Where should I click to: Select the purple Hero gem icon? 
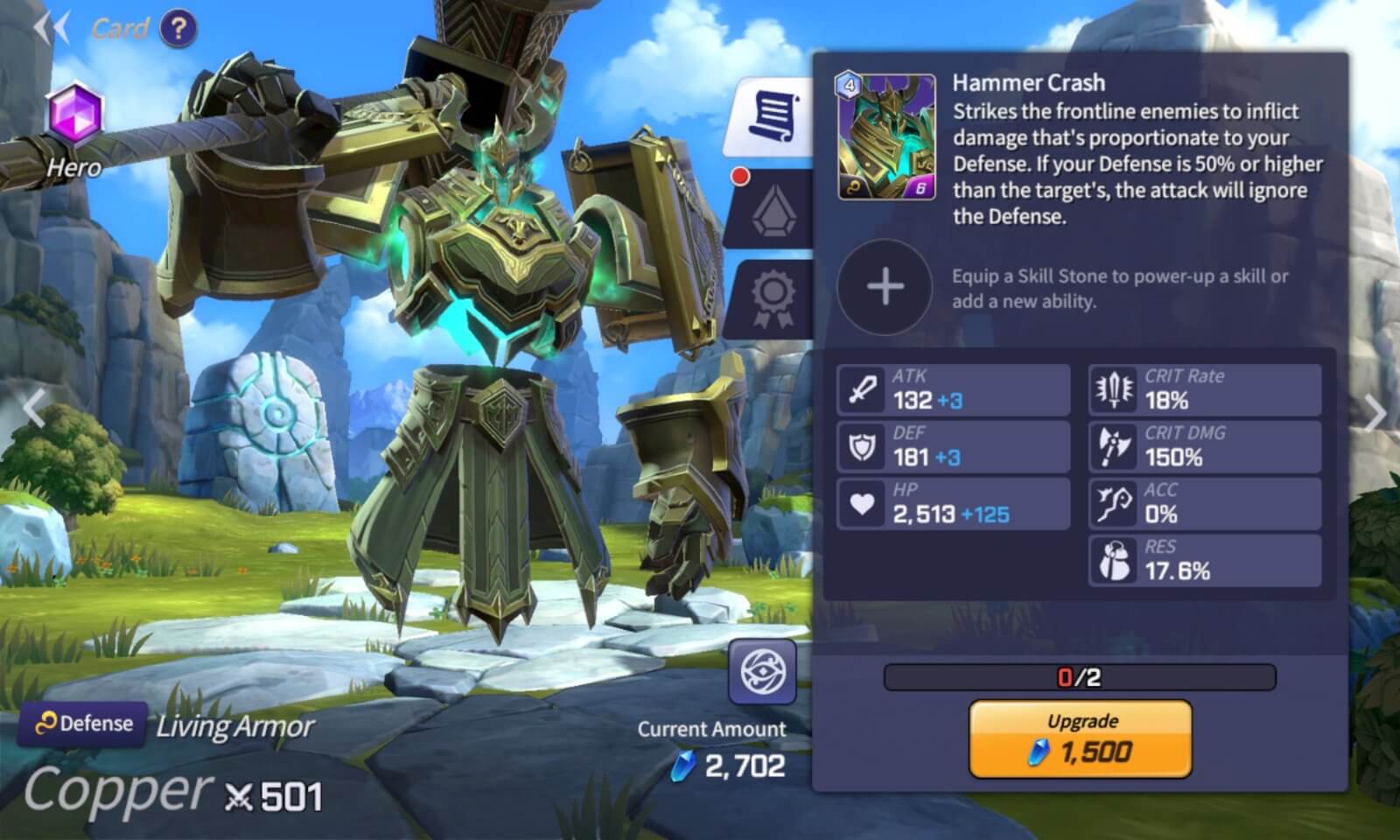75,115
